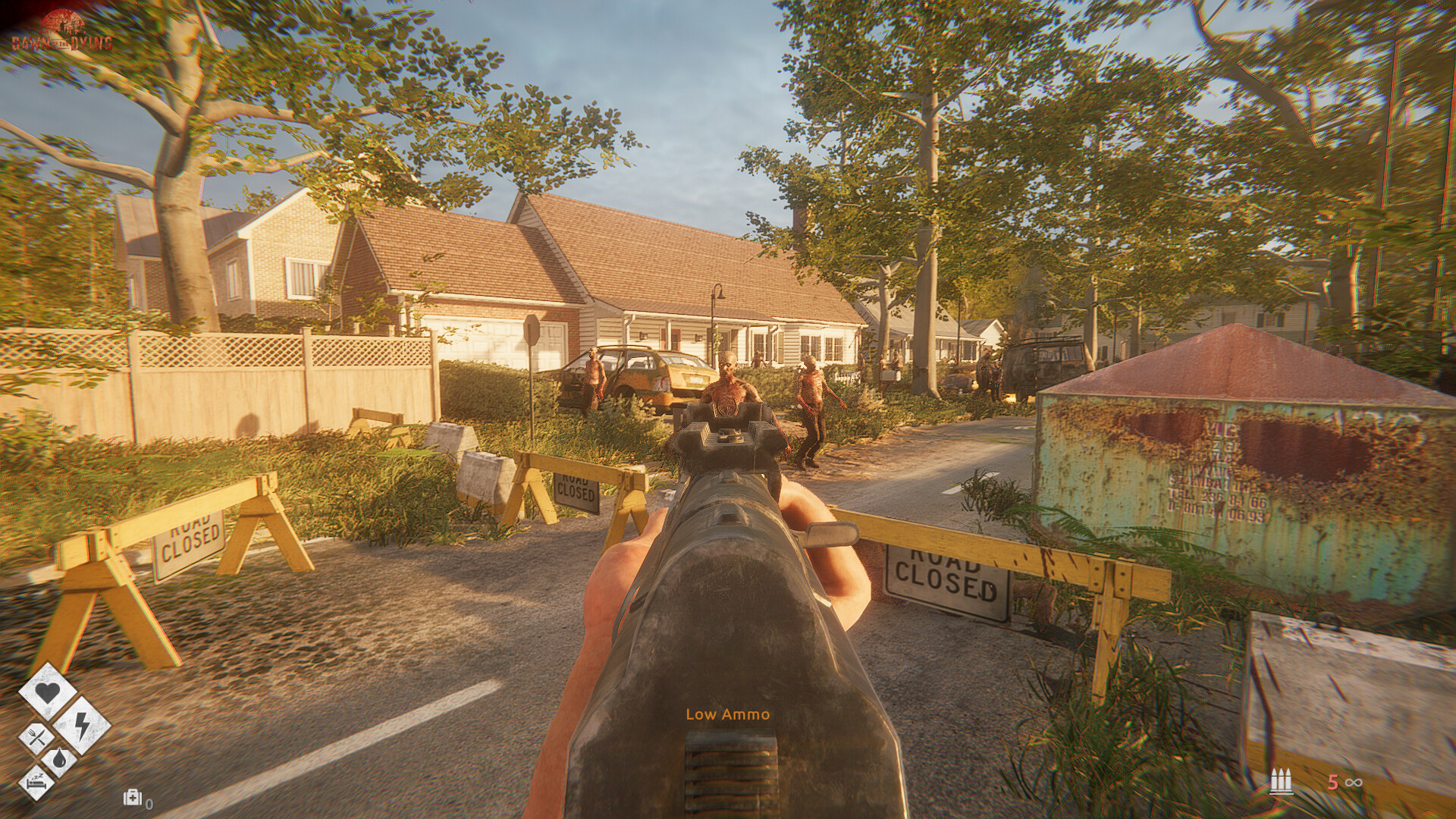Select the fork and knife hunger icon
The height and width of the screenshot is (819, 1456).
[36, 735]
